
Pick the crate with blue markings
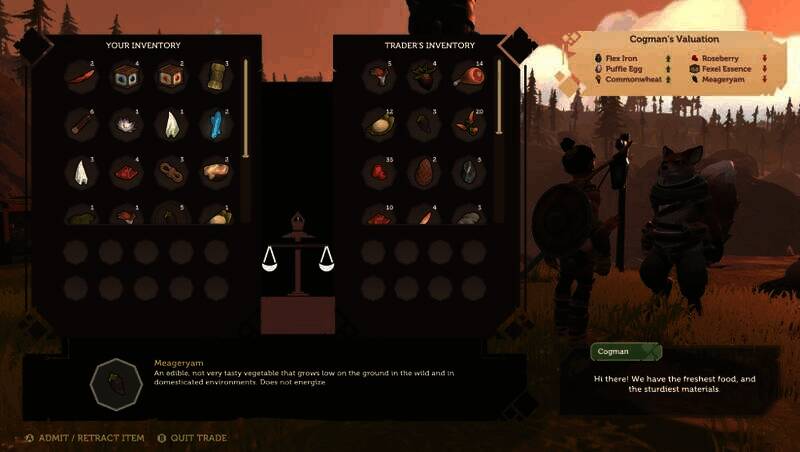127,76
